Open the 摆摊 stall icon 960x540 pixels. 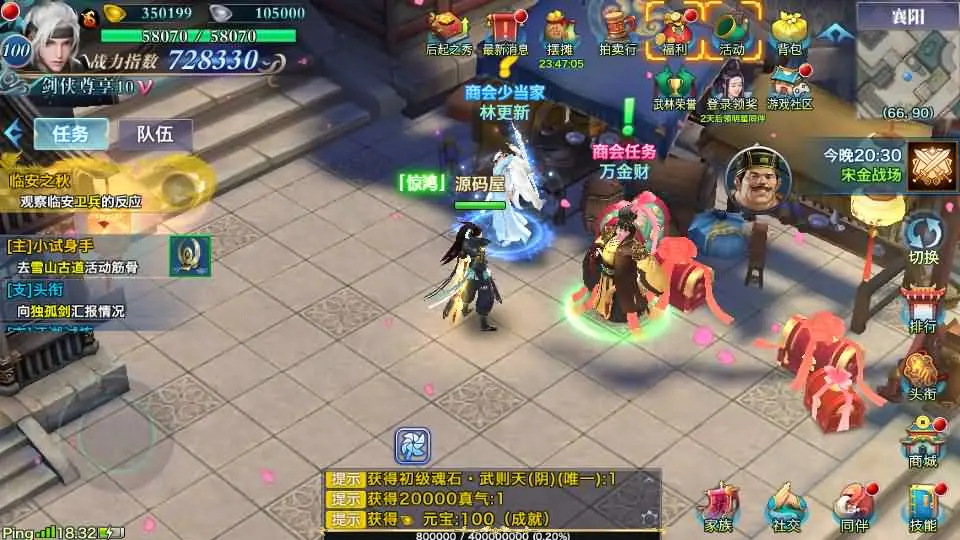(x=559, y=28)
